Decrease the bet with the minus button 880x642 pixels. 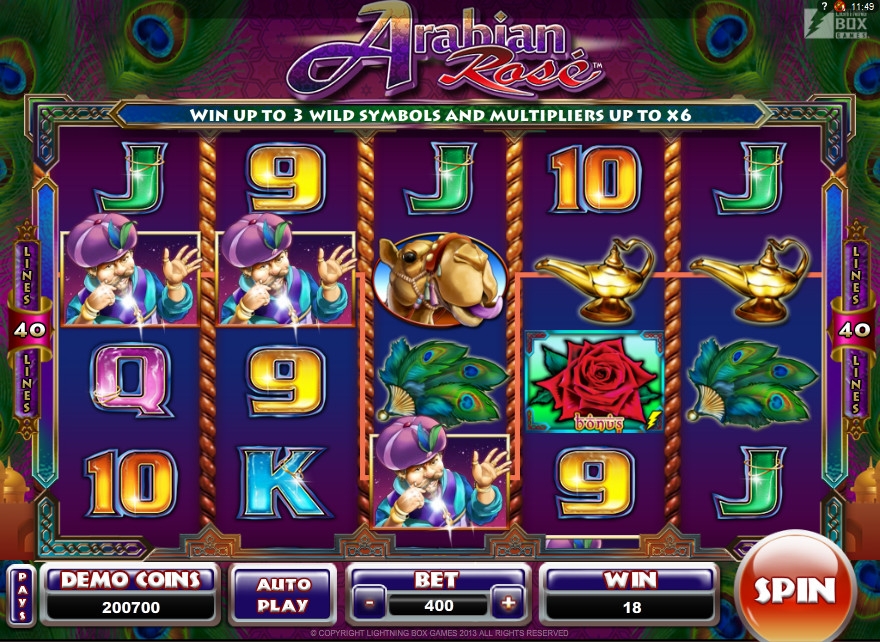coord(369,604)
